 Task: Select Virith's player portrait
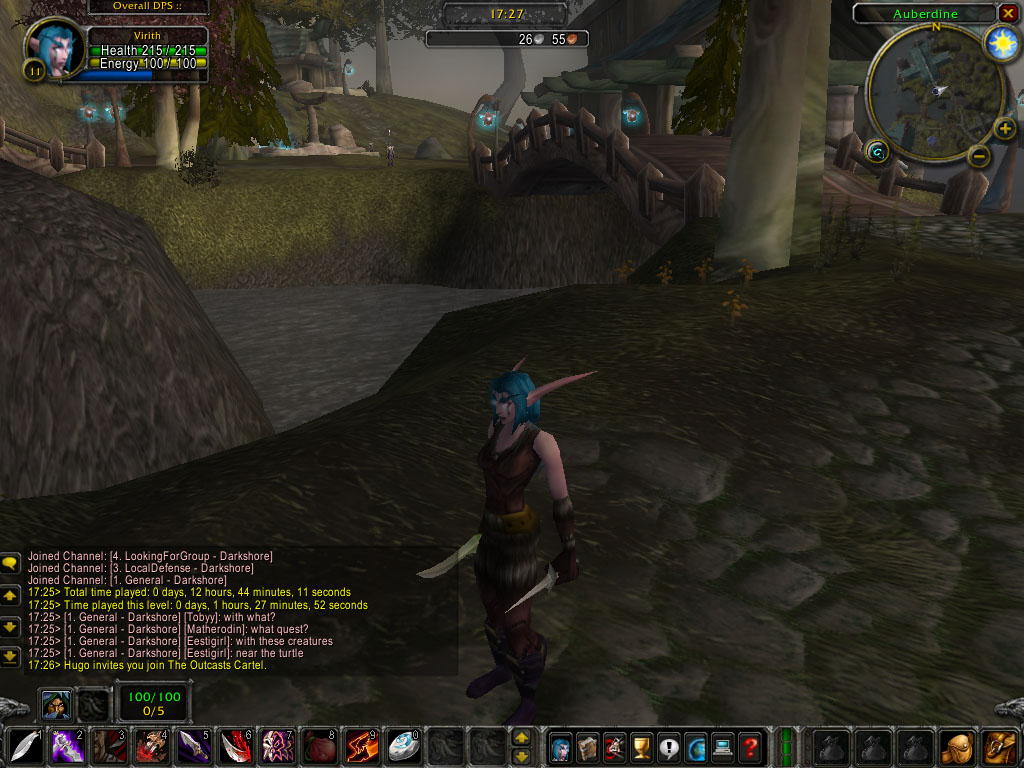pyautogui.click(x=56, y=49)
